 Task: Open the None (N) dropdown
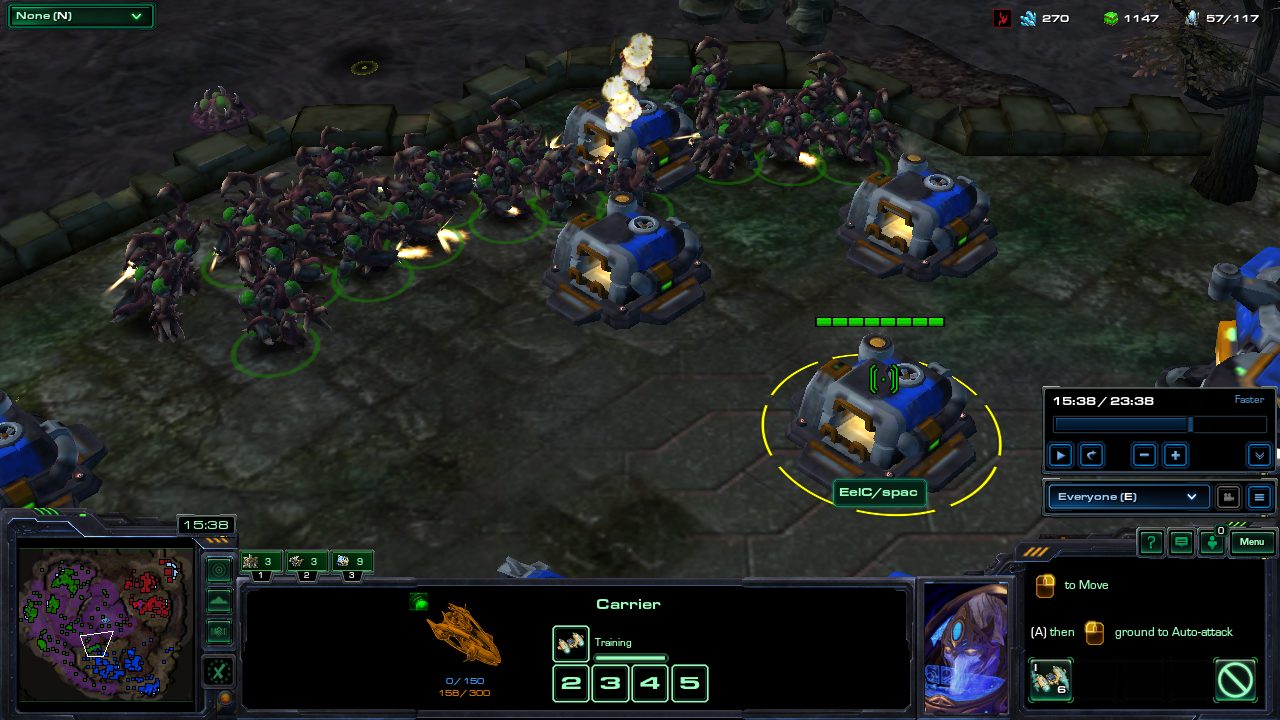click(x=80, y=16)
